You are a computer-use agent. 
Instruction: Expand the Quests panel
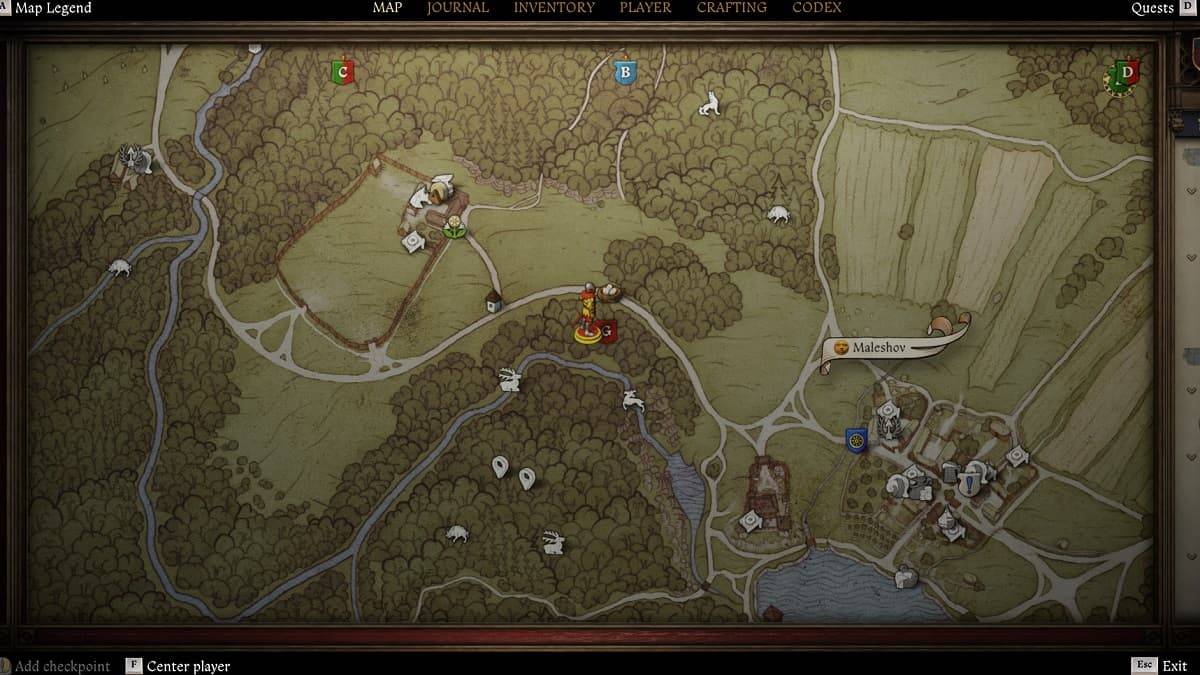coord(1152,8)
